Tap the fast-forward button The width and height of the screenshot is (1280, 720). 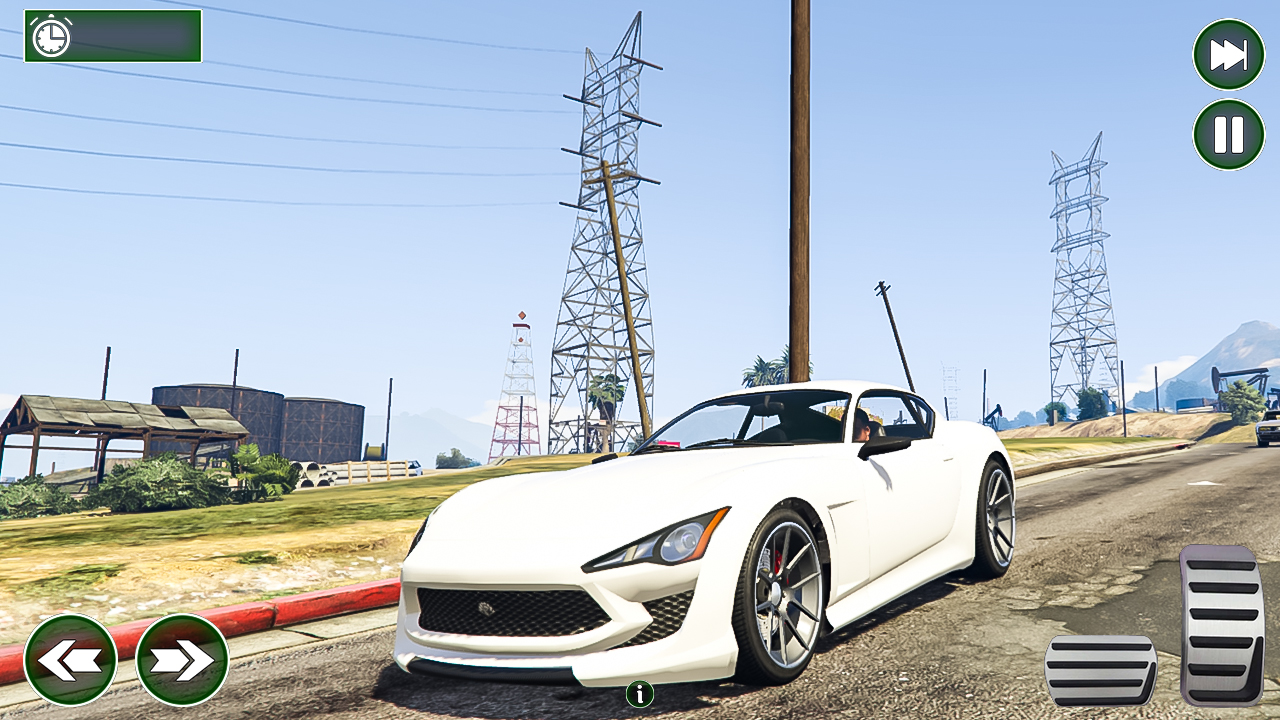(x=1228, y=54)
